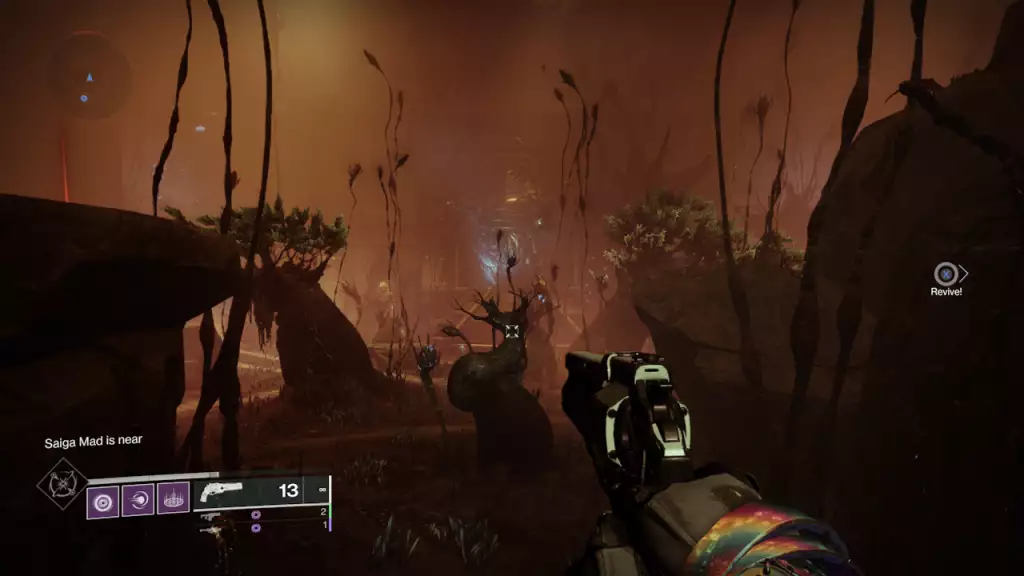Activate the class ability rift icon

[x=173, y=498]
